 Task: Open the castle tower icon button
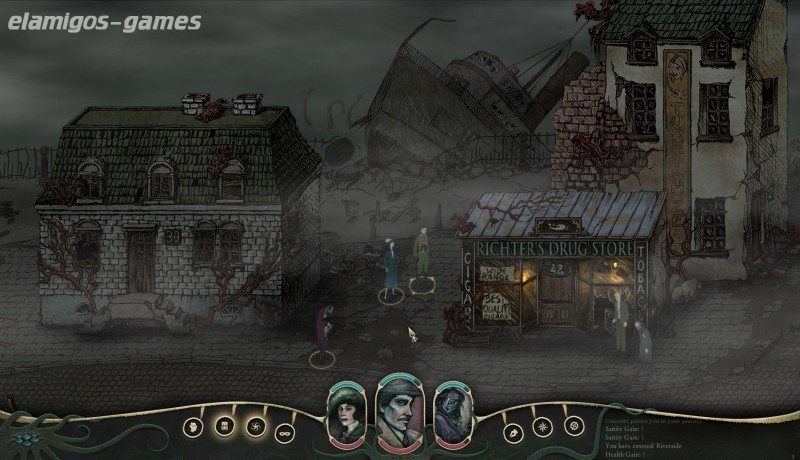(222, 426)
